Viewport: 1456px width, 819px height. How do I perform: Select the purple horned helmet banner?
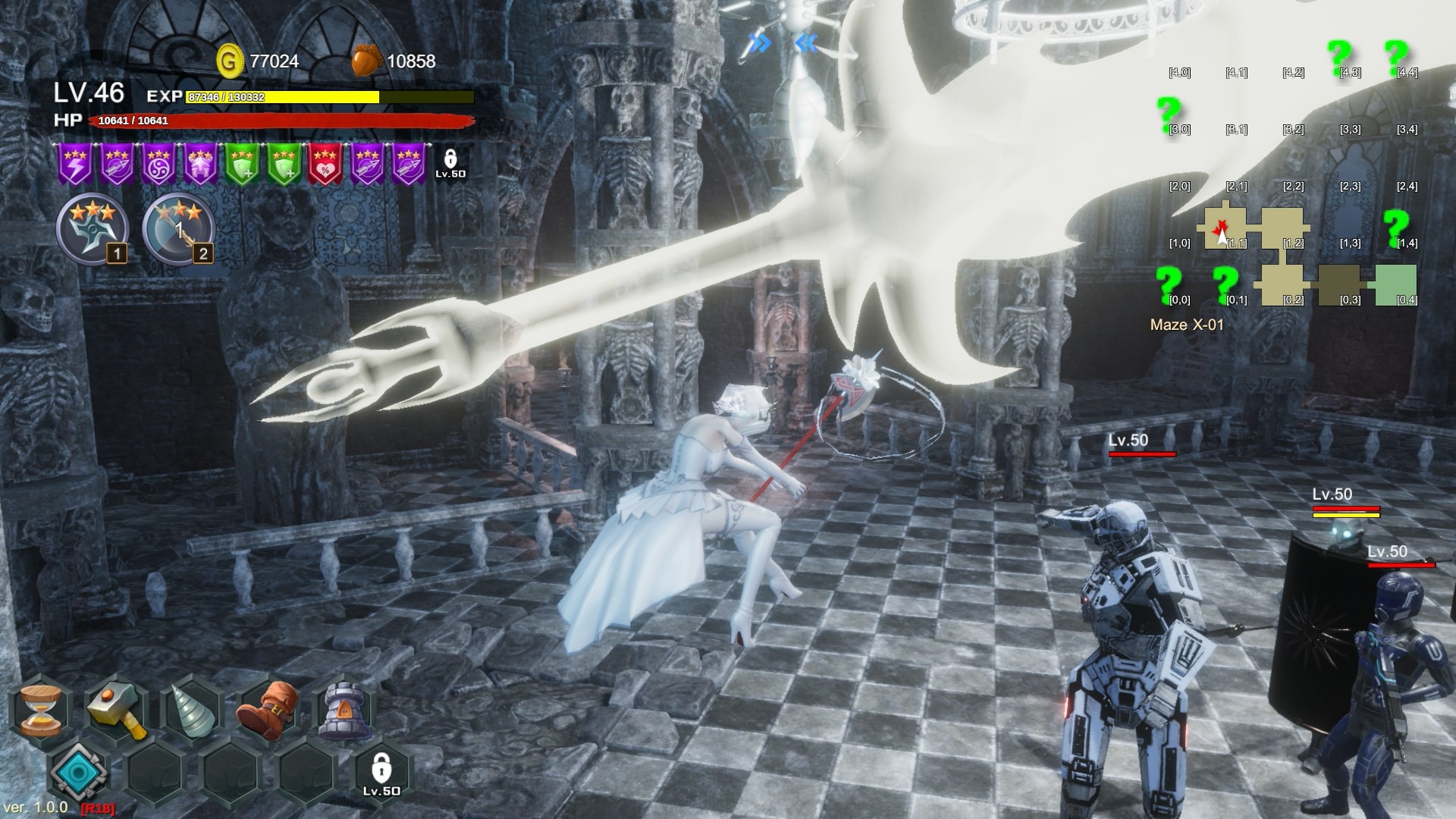(200, 165)
